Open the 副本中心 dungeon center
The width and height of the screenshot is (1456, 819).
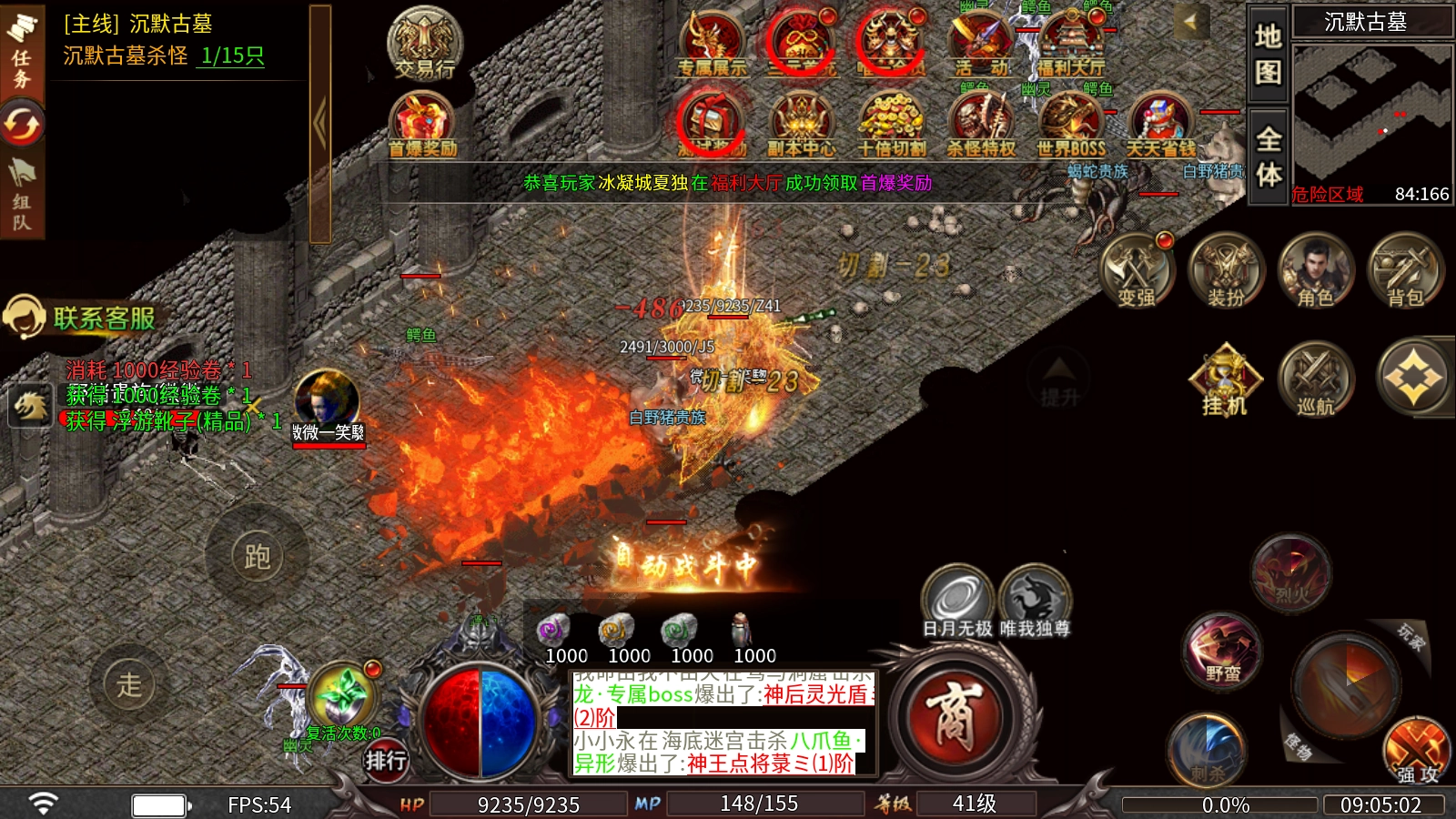(x=801, y=126)
